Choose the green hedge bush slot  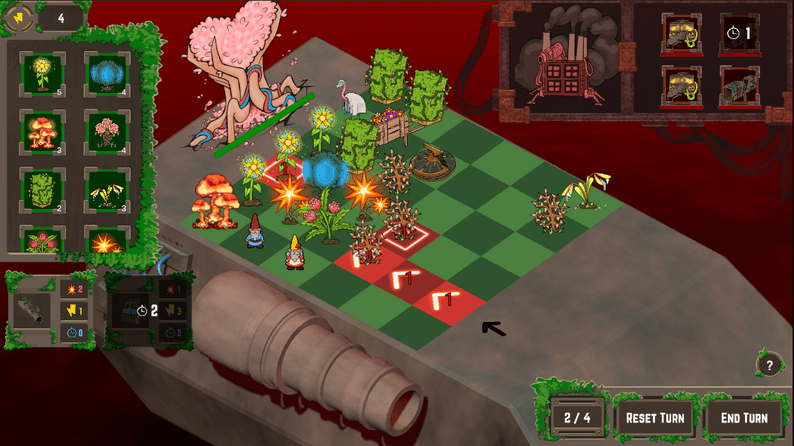pyautogui.click(x=43, y=189)
